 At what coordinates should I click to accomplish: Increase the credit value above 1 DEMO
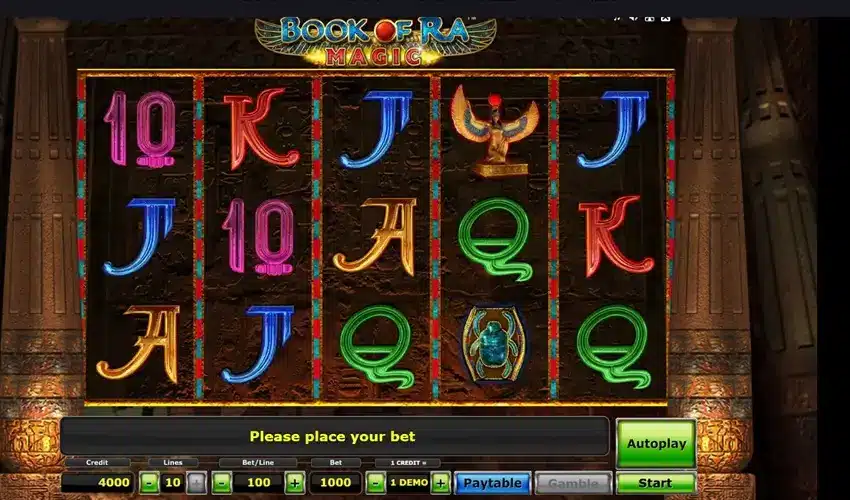440,483
